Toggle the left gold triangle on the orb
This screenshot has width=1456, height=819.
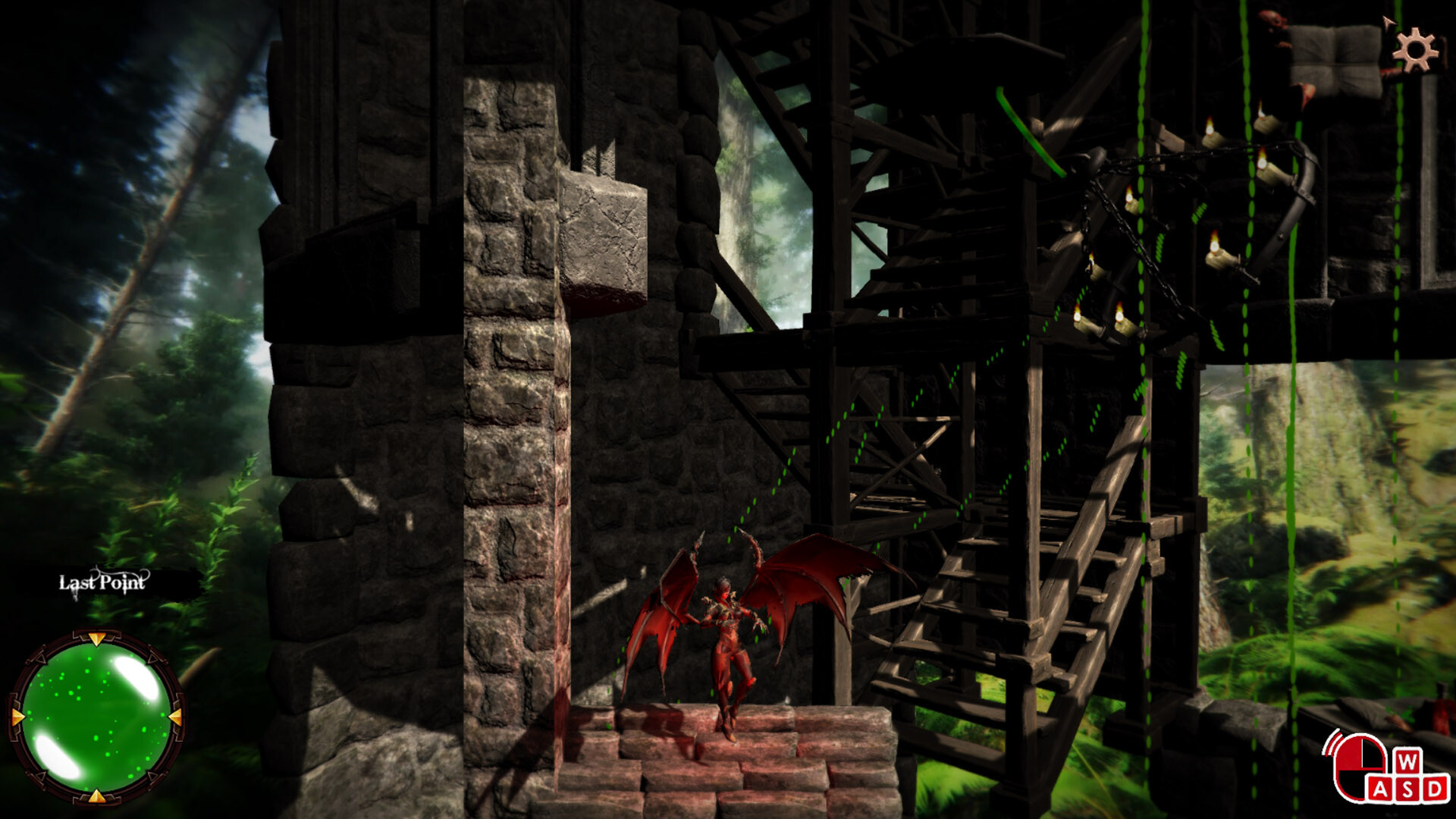(x=18, y=717)
